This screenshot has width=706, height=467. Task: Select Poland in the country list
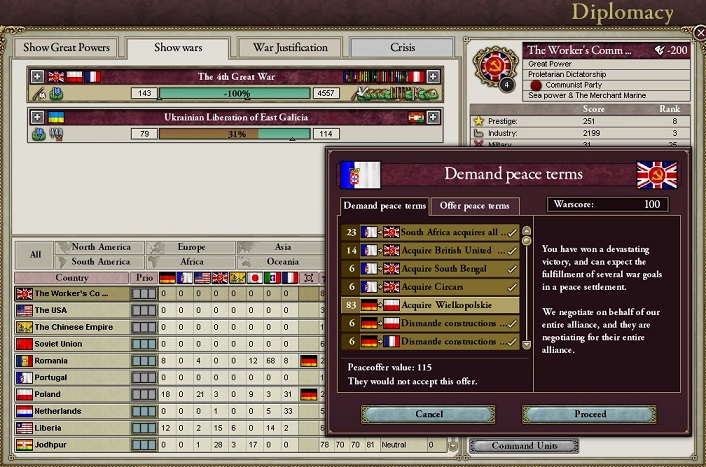70,394
